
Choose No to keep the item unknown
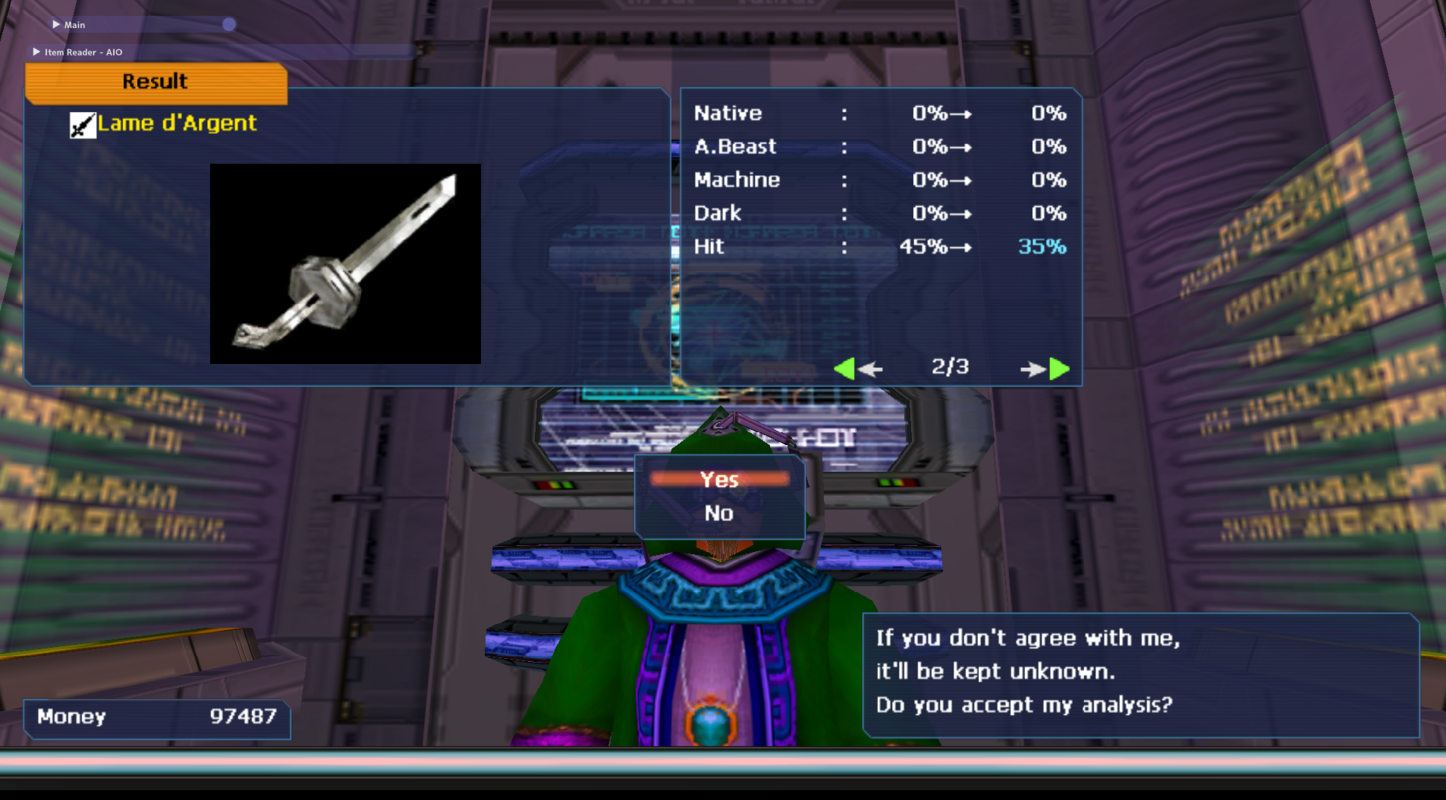click(x=719, y=513)
